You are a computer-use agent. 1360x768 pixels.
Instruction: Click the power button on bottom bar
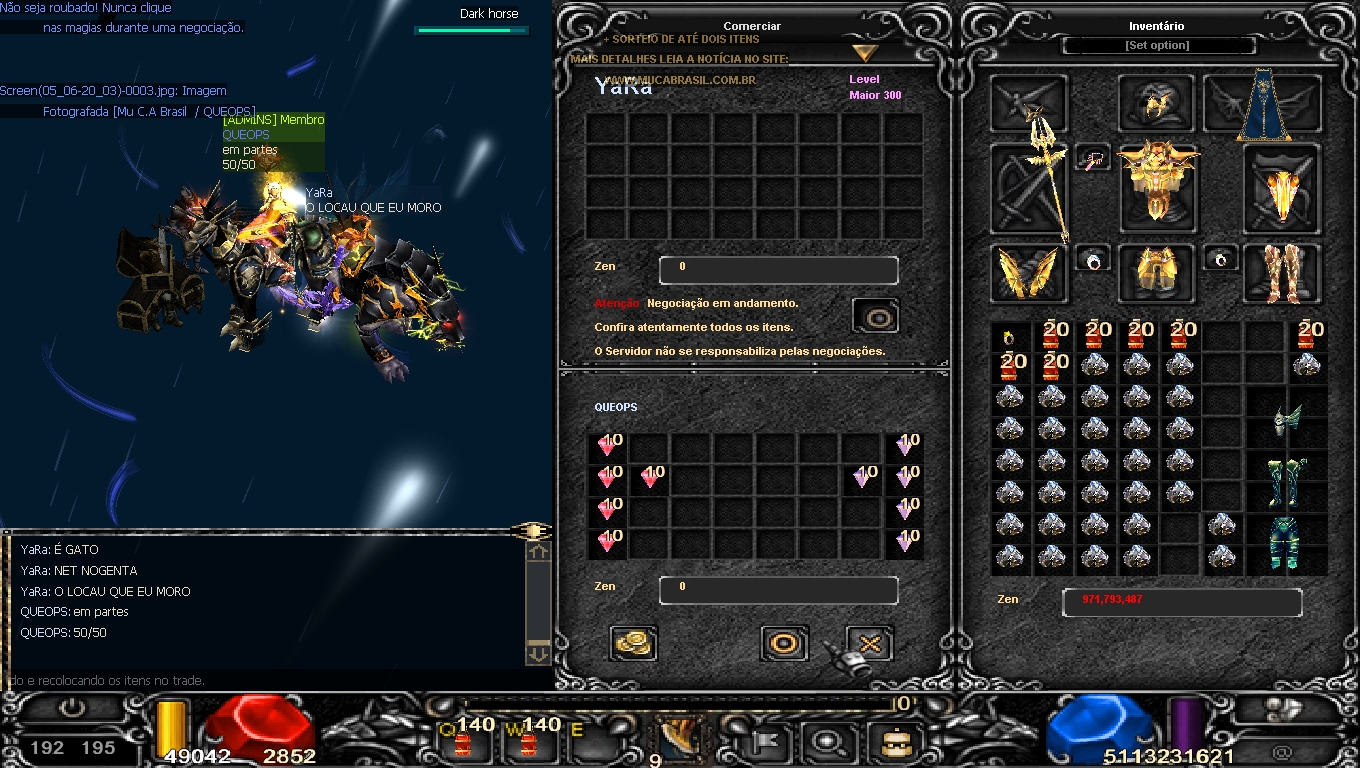tap(72, 708)
